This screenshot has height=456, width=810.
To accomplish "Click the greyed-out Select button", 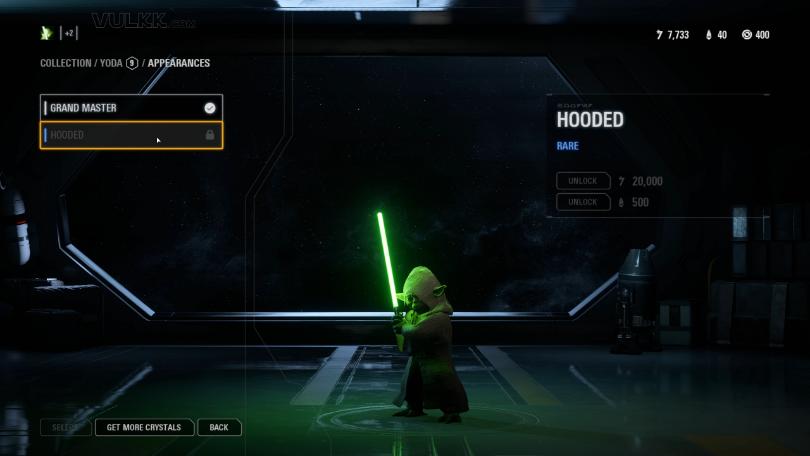I will tap(65, 428).
